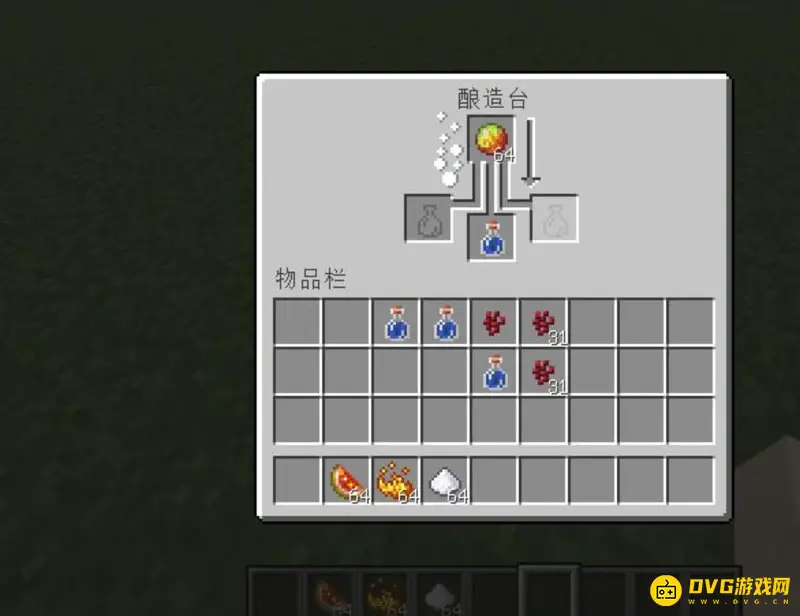Take the water bottle from the brewing stand
This screenshot has height=616, width=800.
[x=491, y=239]
